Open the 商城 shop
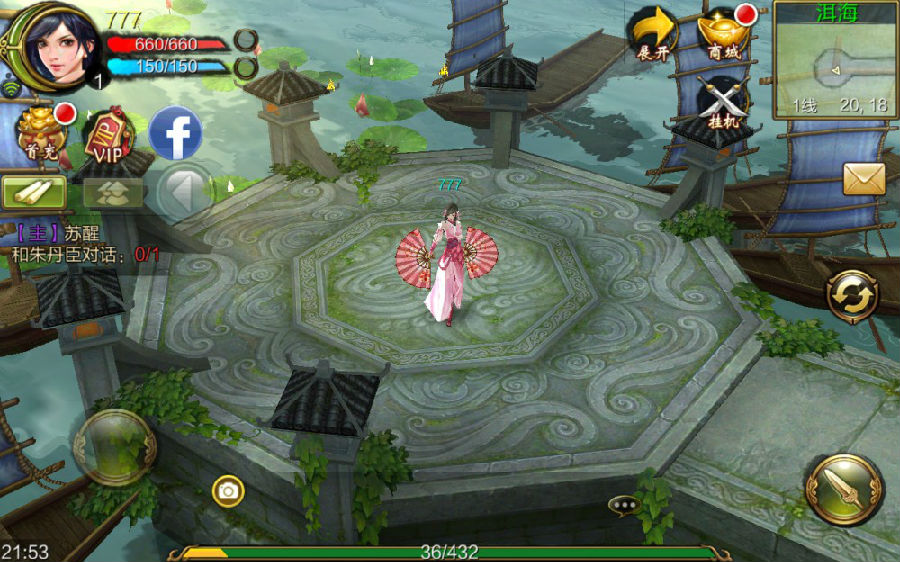 pos(725,35)
